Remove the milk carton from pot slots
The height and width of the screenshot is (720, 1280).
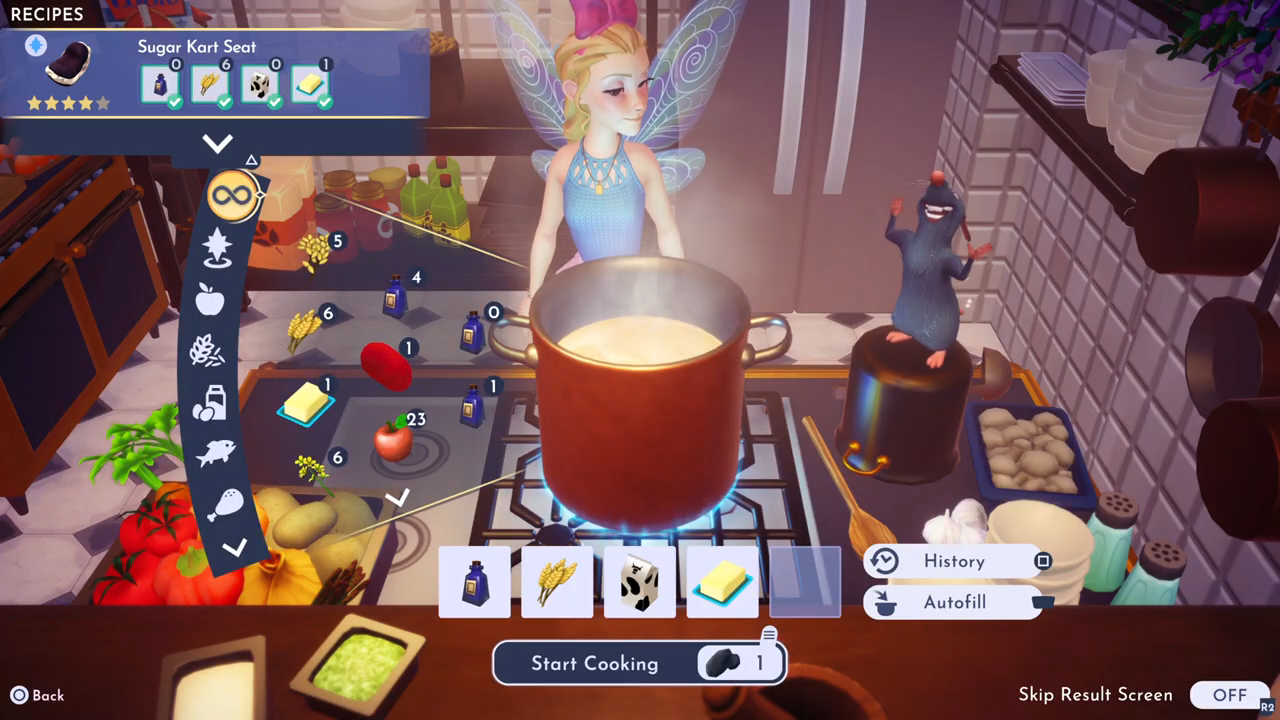tap(640, 582)
